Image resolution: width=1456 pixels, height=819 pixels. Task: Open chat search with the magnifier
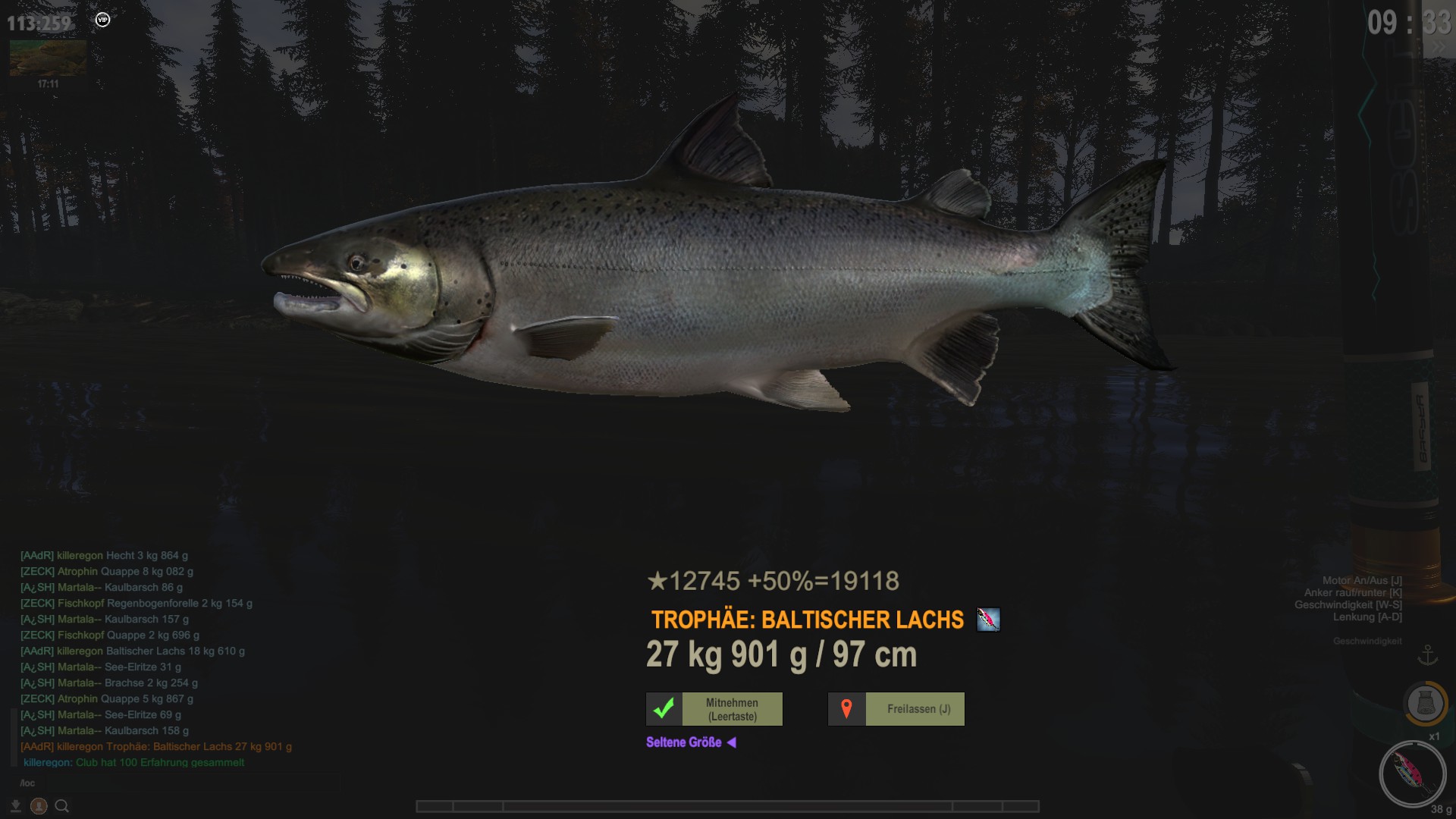pyautogui.click(x=62, y=806)
